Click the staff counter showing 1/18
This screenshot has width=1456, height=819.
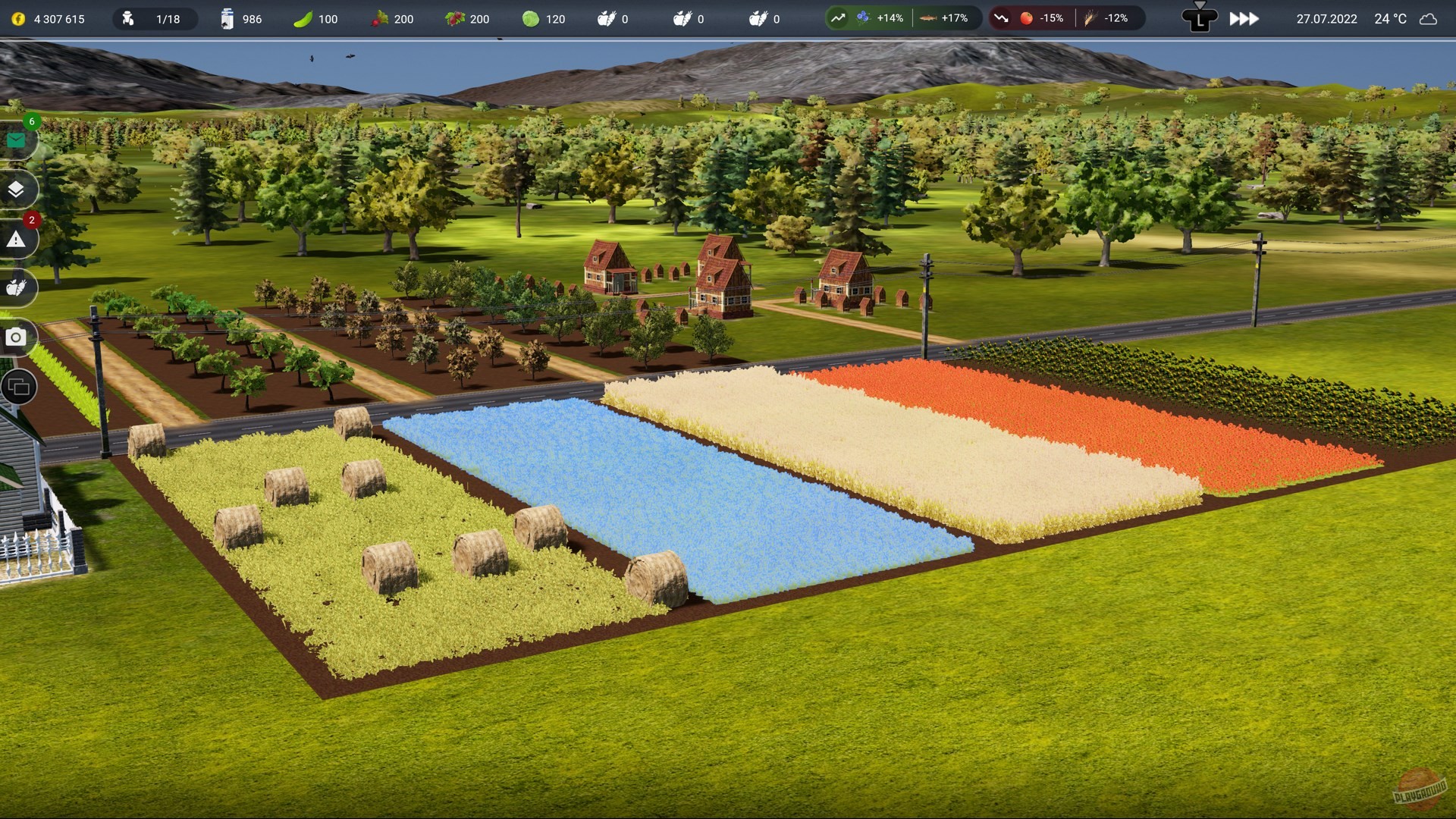(155, 19)
